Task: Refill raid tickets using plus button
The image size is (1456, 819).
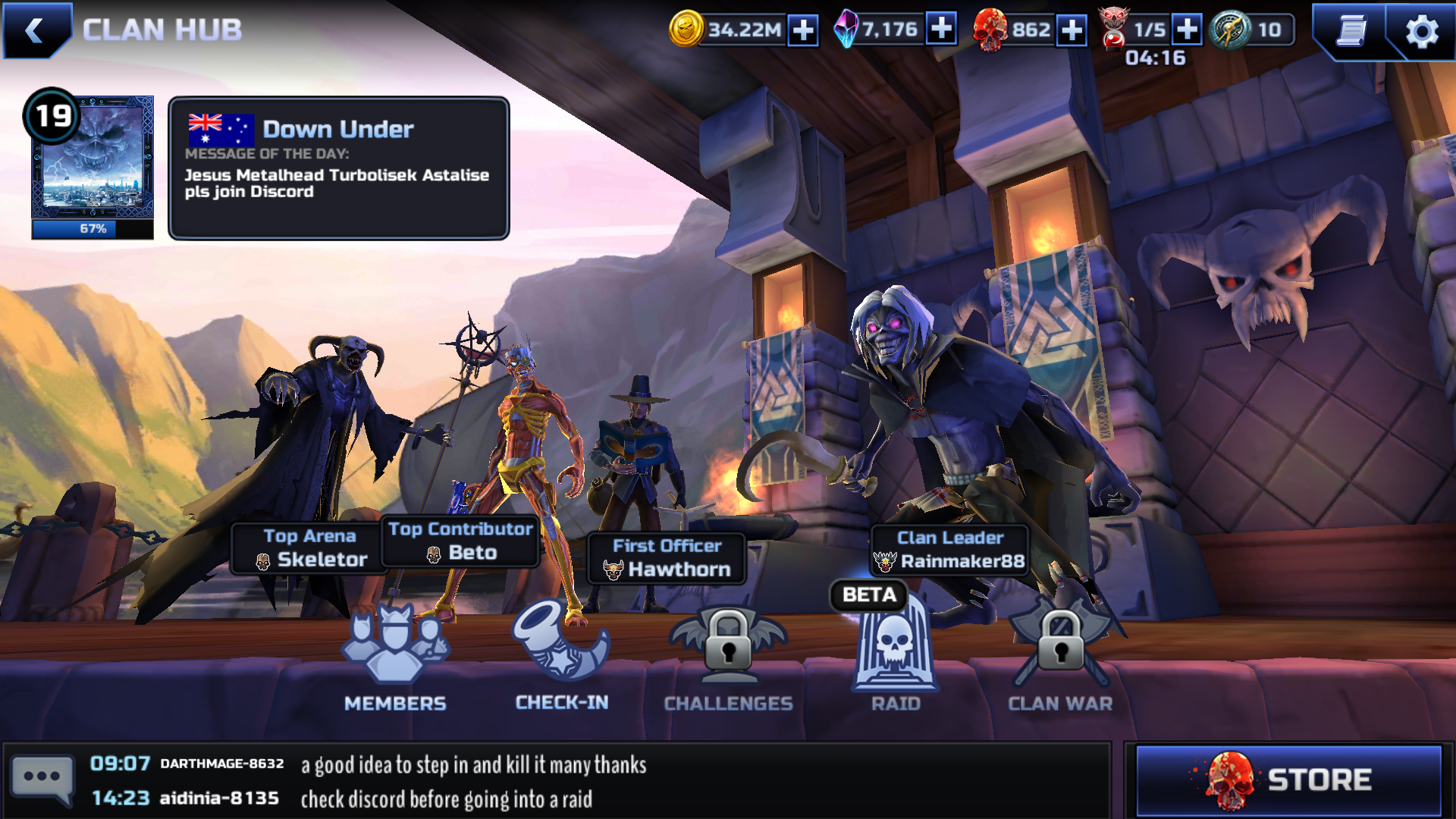Action: point(1187,30)
